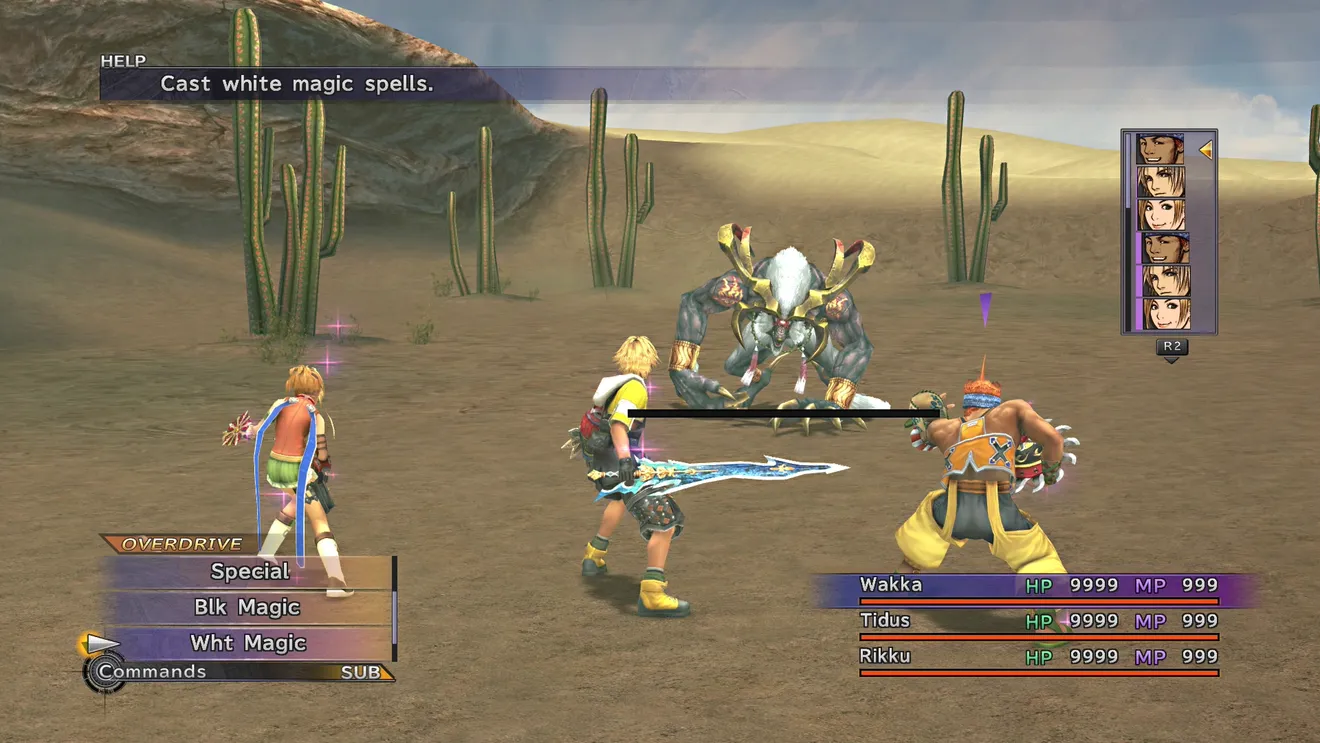Choose Rikku's row in the party list
1320x743 pixels.
(x=1038, y=658)
